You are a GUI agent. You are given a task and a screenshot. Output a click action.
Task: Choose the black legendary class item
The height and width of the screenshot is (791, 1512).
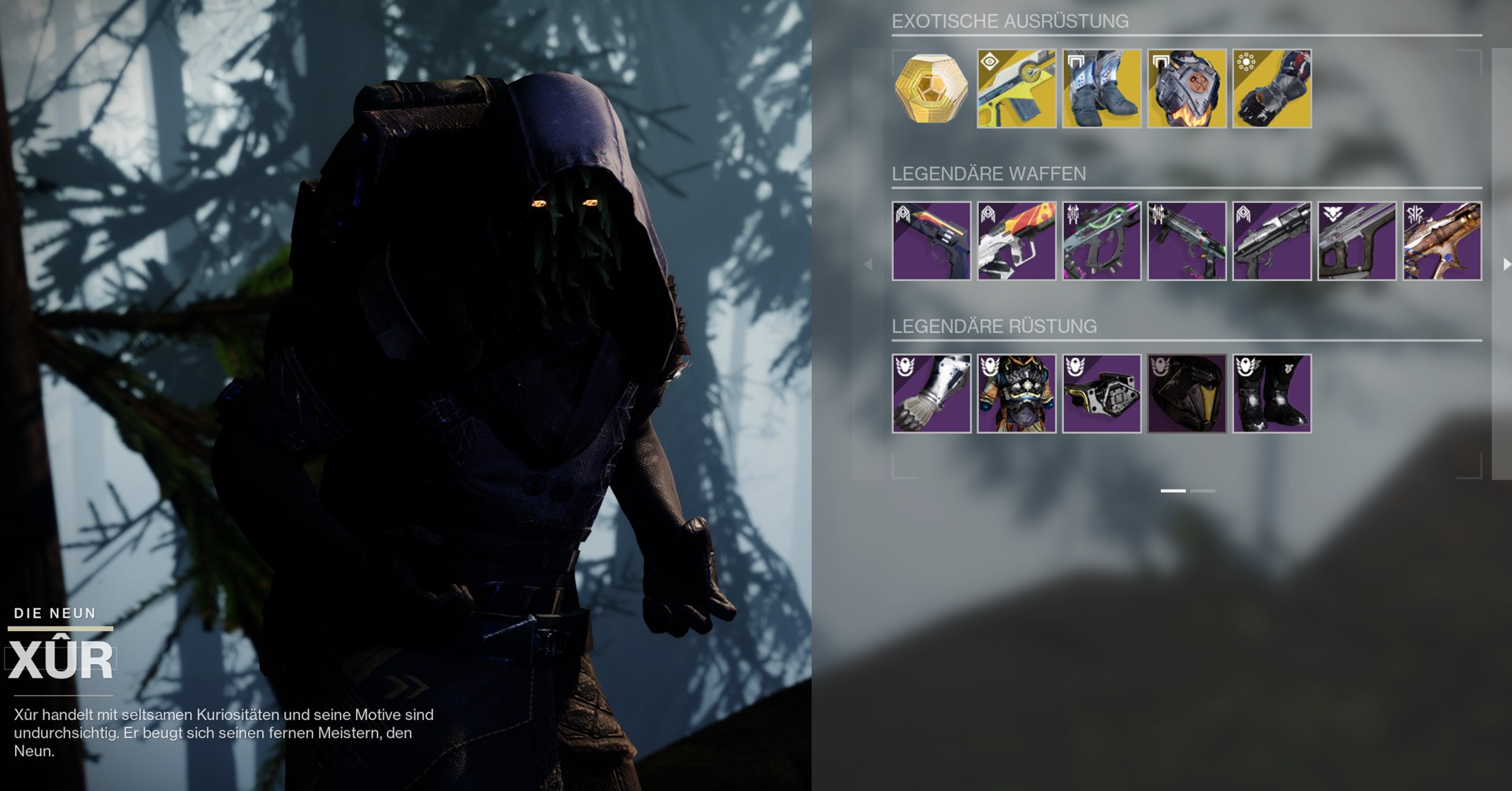(1101, 394)
